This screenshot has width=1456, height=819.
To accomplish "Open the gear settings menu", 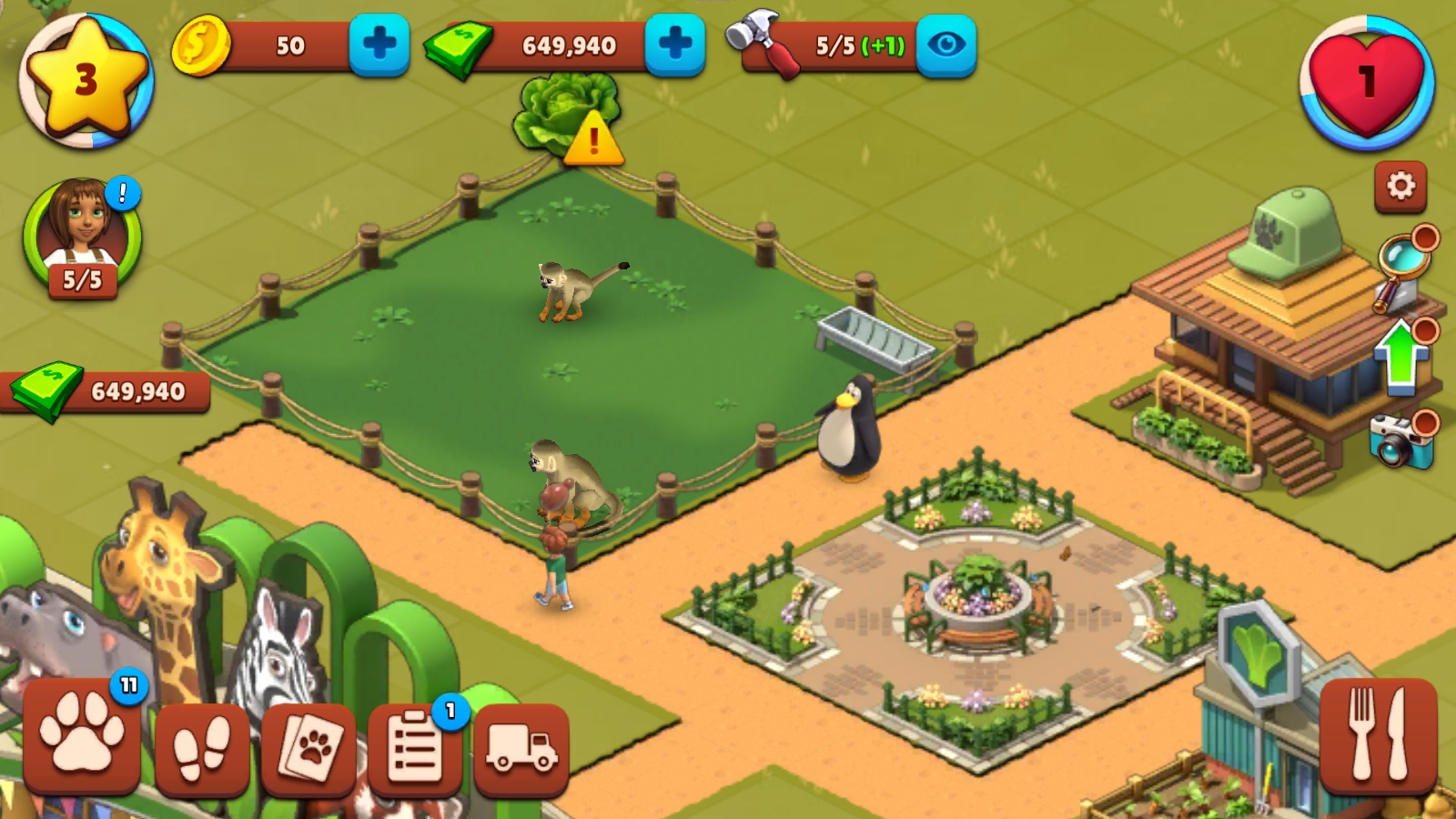I will [1400, 187].
